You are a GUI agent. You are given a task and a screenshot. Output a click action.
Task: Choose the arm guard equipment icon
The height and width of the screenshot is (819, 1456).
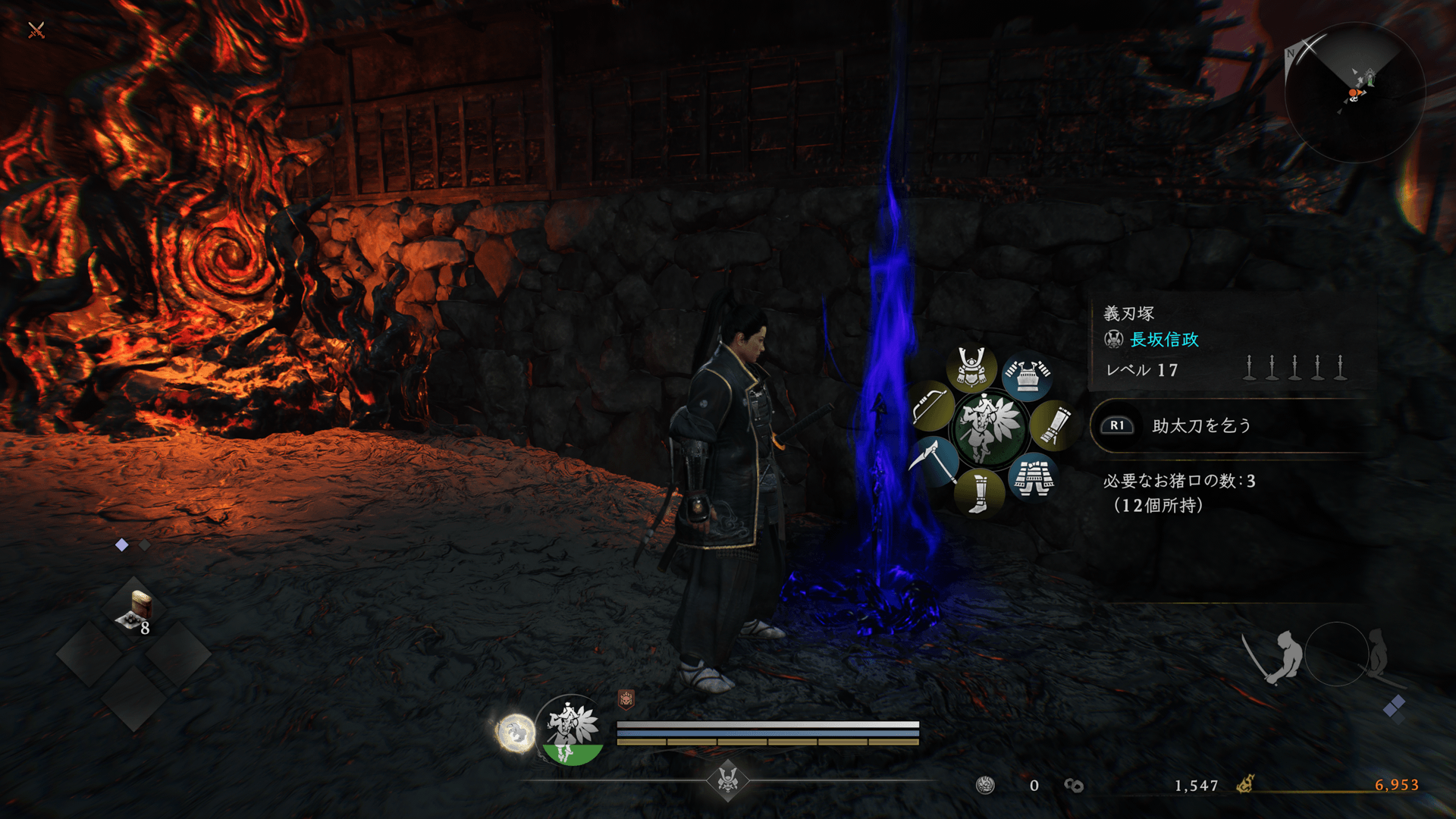tap(1053, 425)
